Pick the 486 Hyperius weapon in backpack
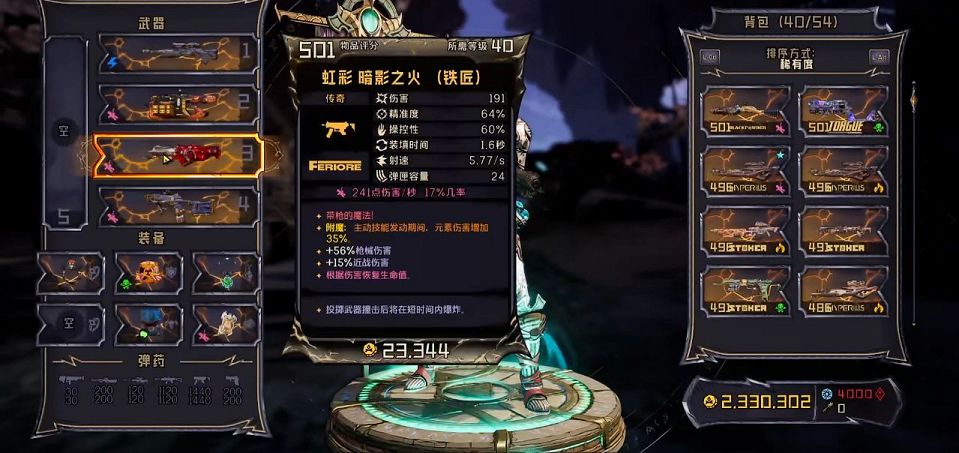The width and height of the screenshot is (959, 453). [843, 291]
